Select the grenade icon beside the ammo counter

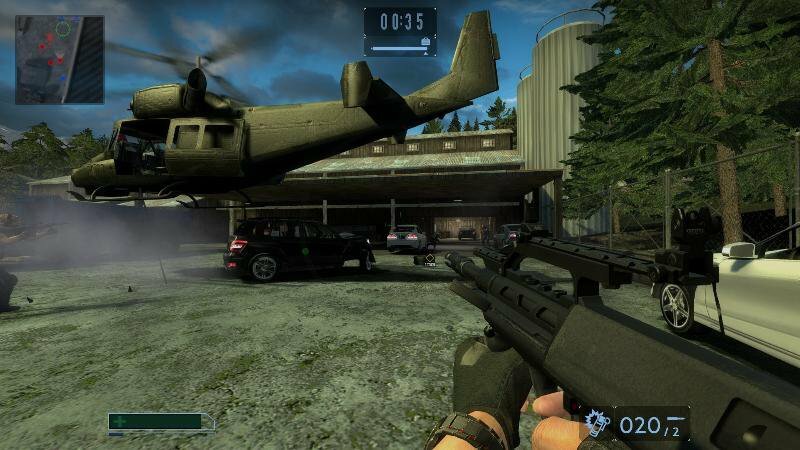[x=597, y=424]
